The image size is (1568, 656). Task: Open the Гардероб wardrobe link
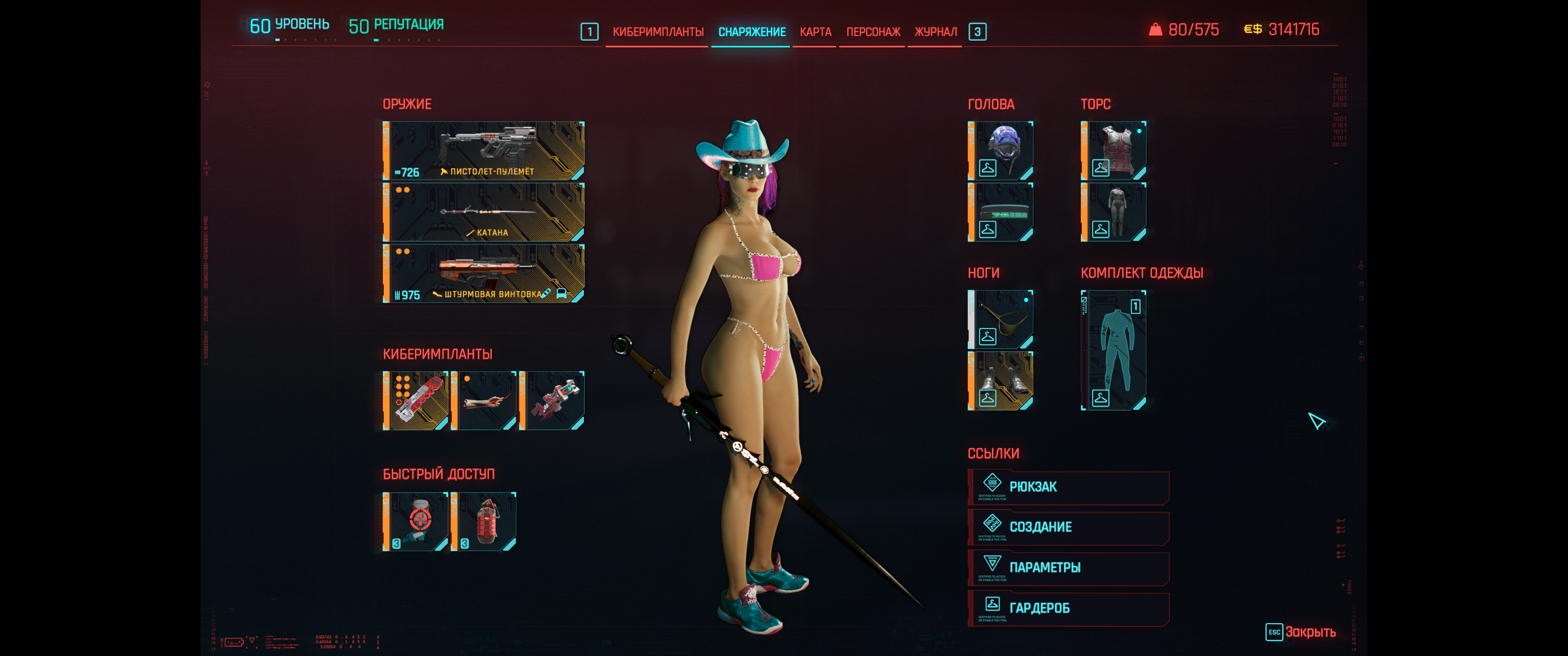(1068, 608)
